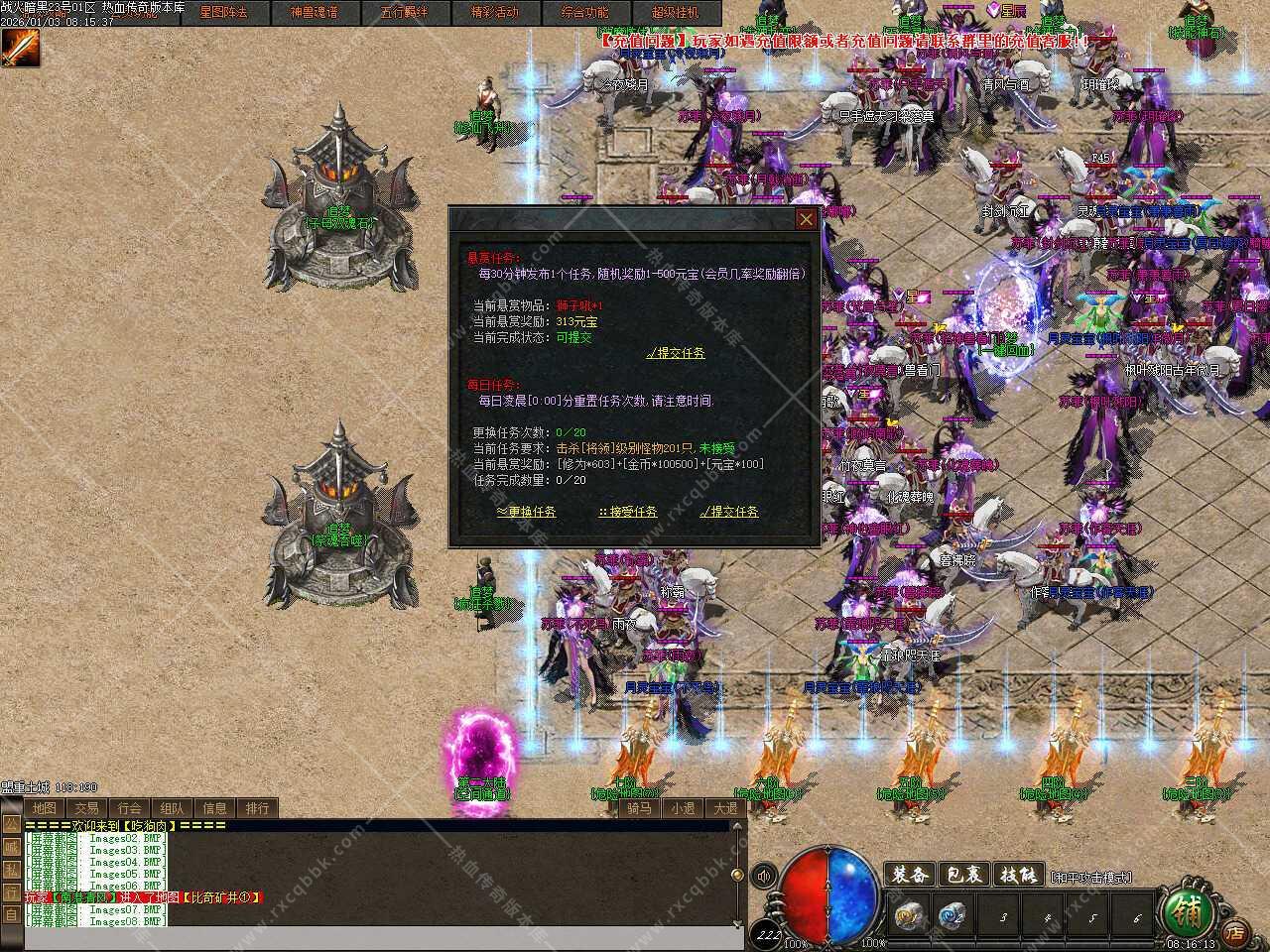Click the 骑马 mount button
Viewport: 1270px width, 952px height.
tap(639, 808)
